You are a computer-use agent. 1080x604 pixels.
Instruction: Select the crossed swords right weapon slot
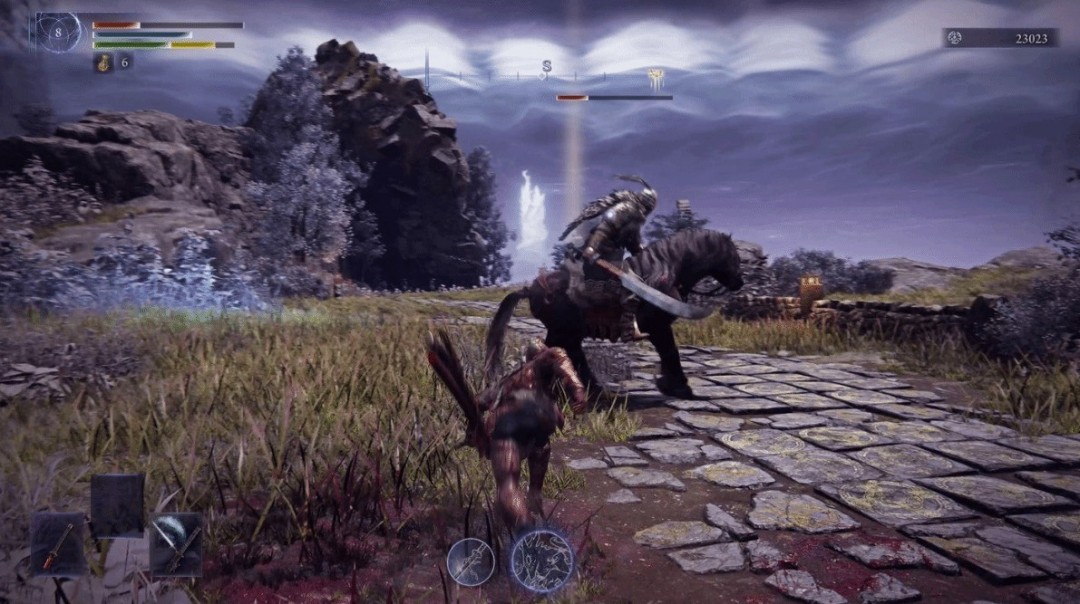176,544
